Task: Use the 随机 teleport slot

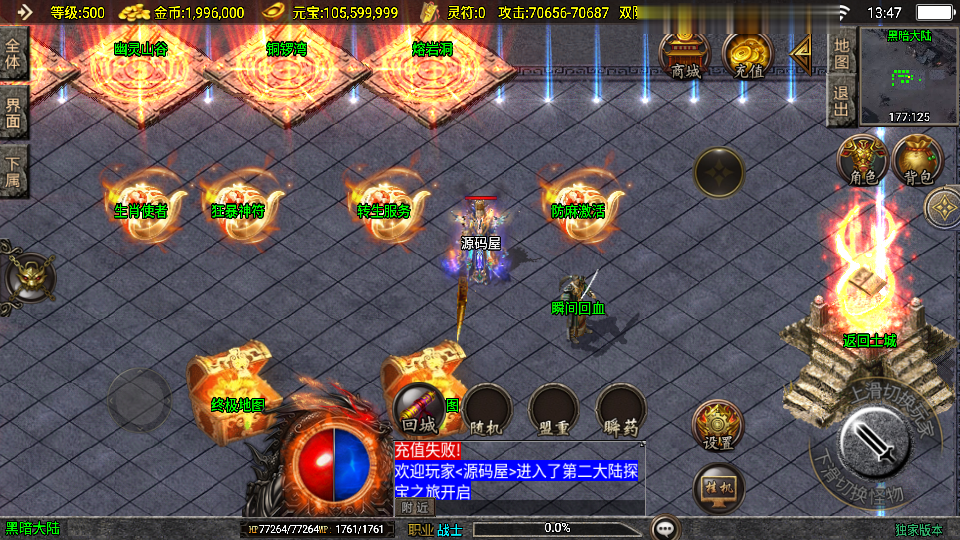Action: coord(487,410)
